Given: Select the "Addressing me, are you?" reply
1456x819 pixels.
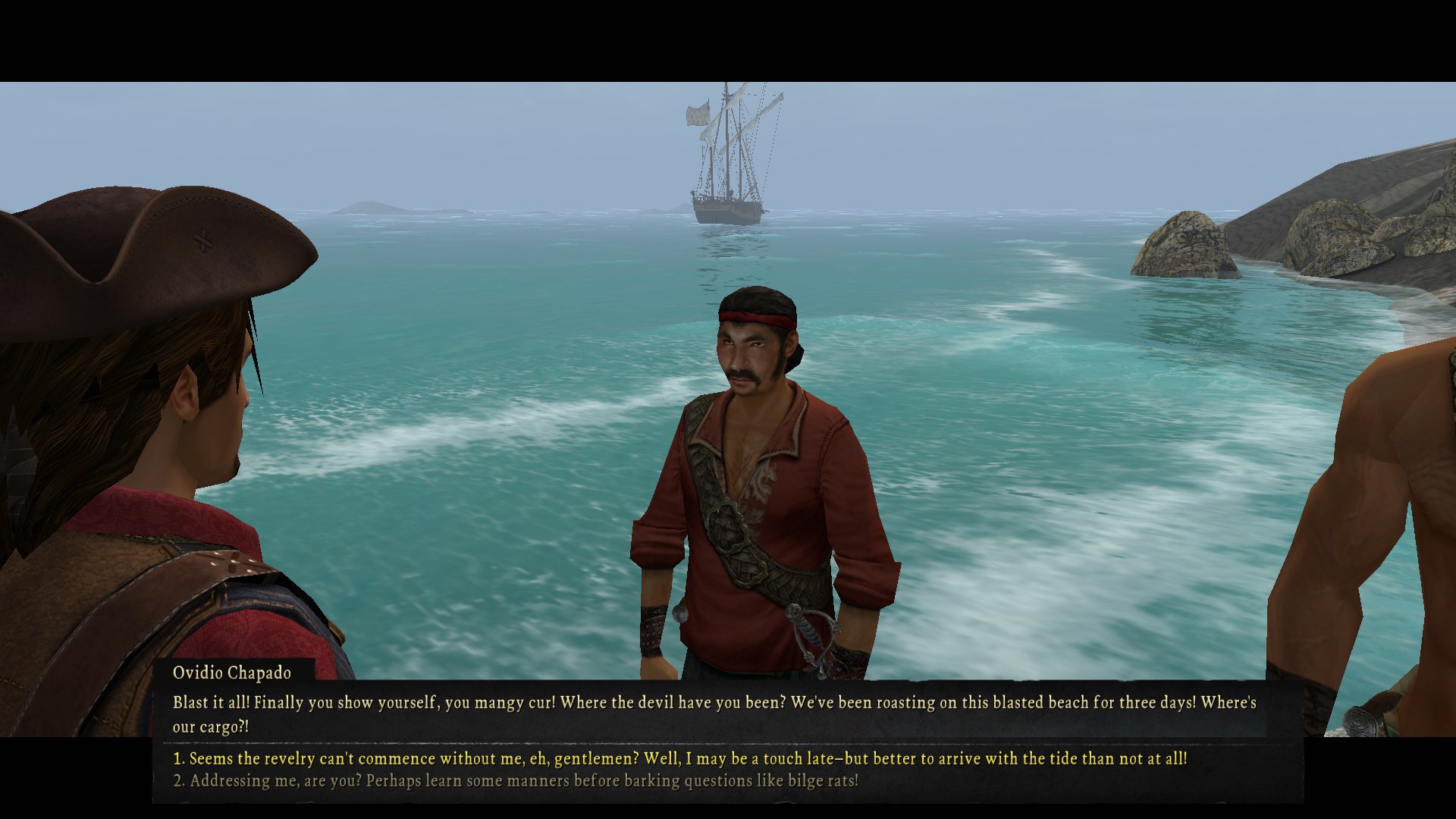Looking at the screenshot, I should click(516, 781).
